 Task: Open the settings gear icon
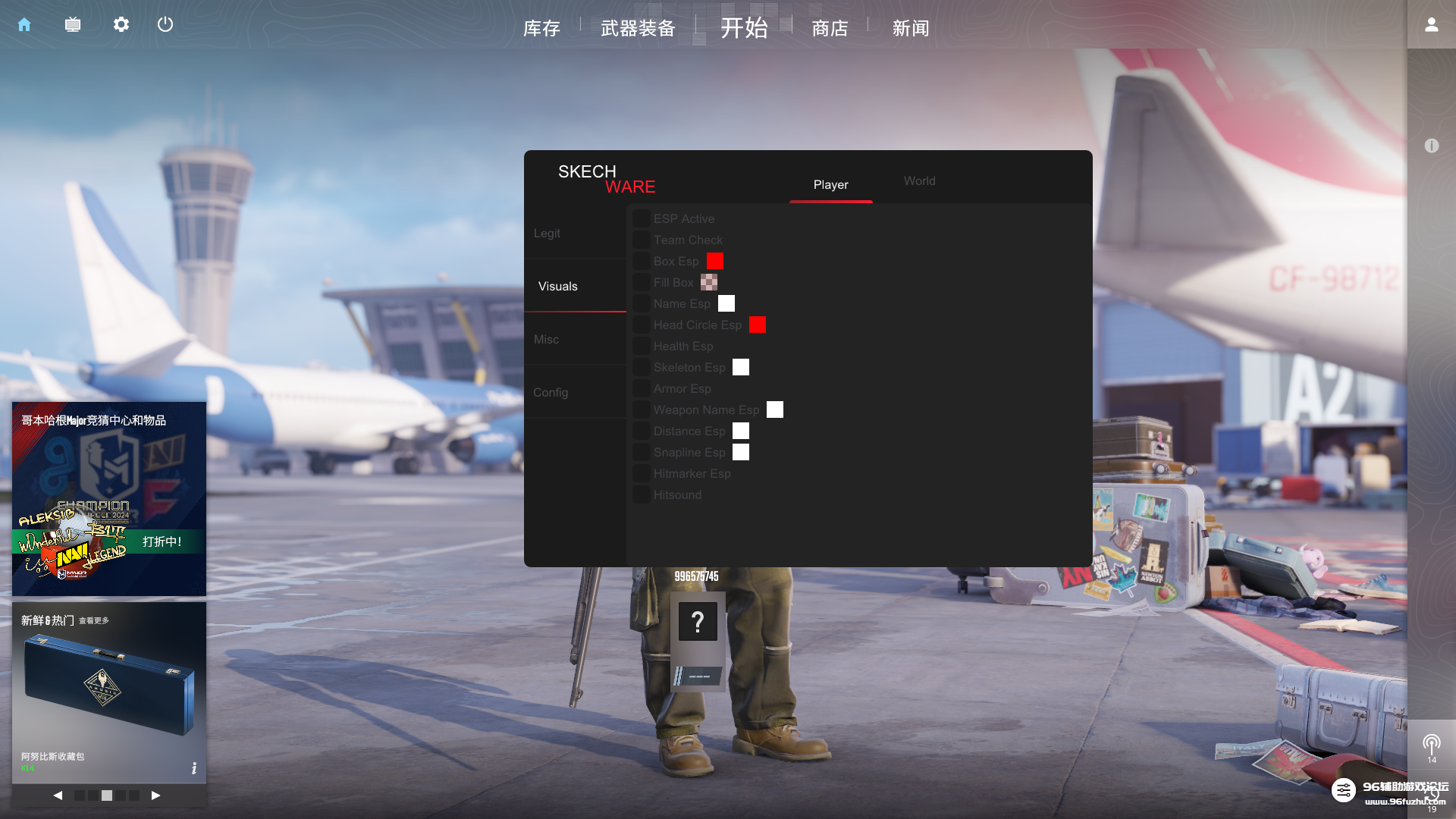(x=121, y=24)
